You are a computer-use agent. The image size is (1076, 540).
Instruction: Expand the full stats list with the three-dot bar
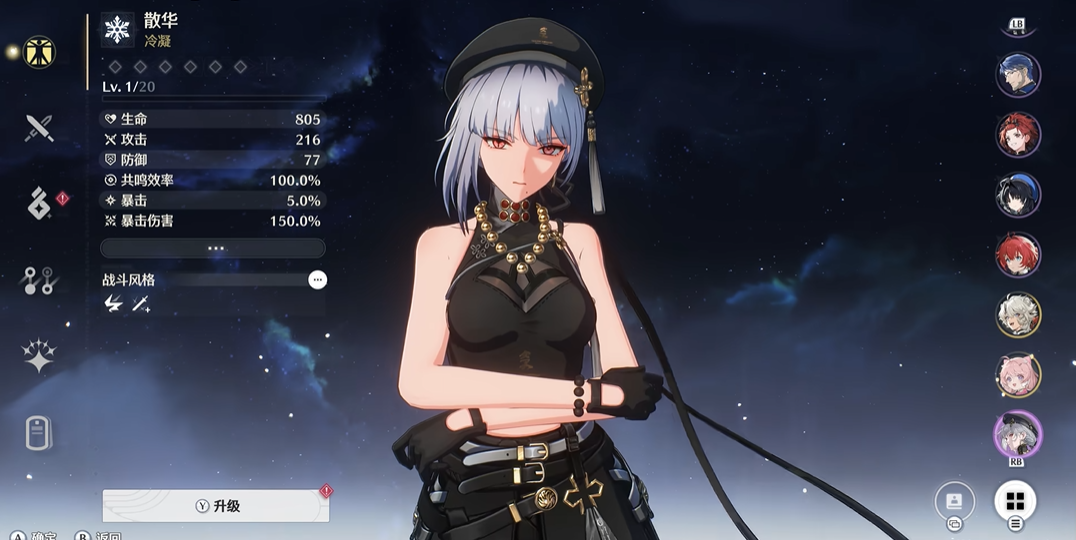(213, 248)
